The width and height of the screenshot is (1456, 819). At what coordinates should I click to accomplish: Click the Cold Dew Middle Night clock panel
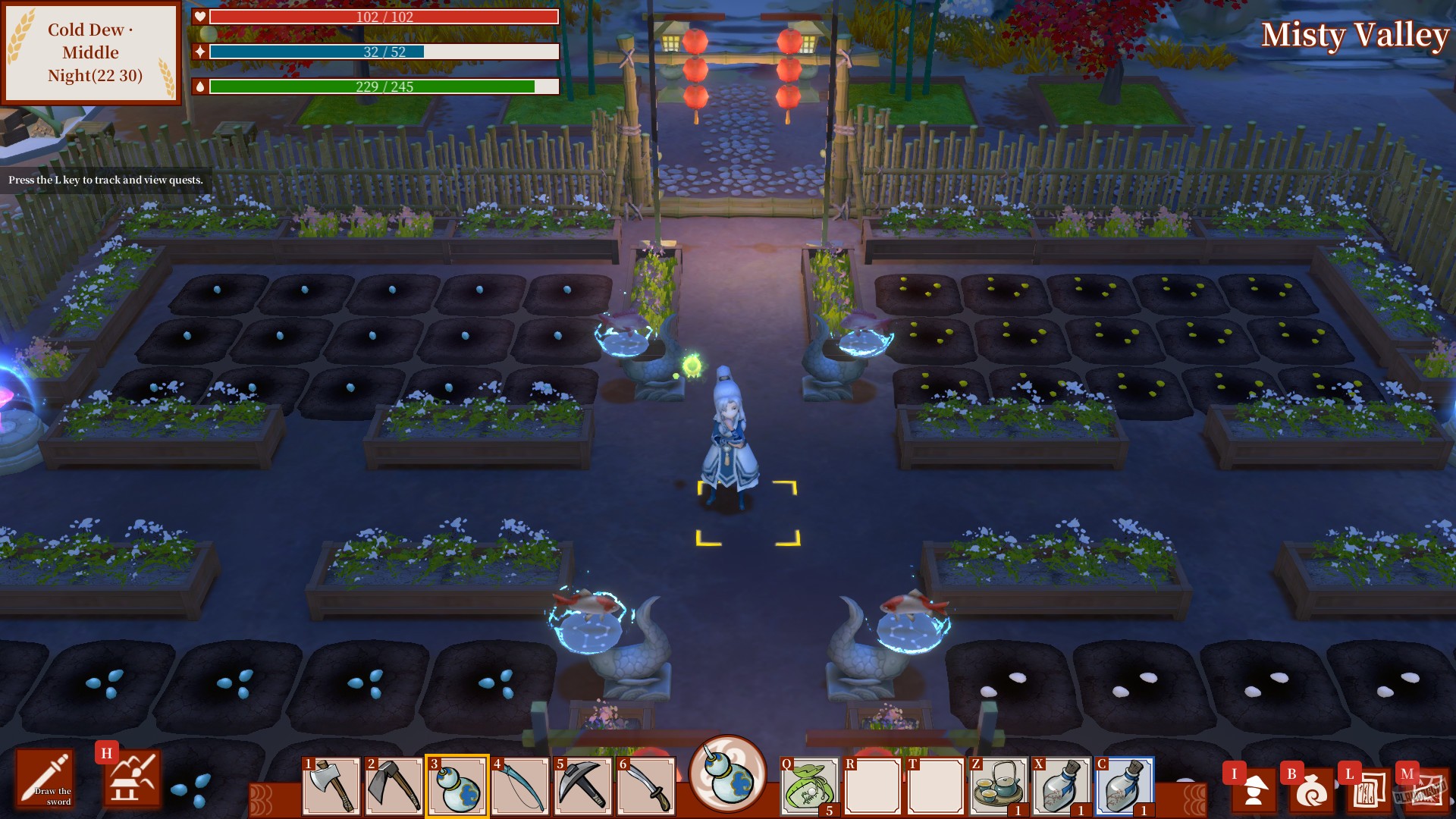[x=91, y=53]
